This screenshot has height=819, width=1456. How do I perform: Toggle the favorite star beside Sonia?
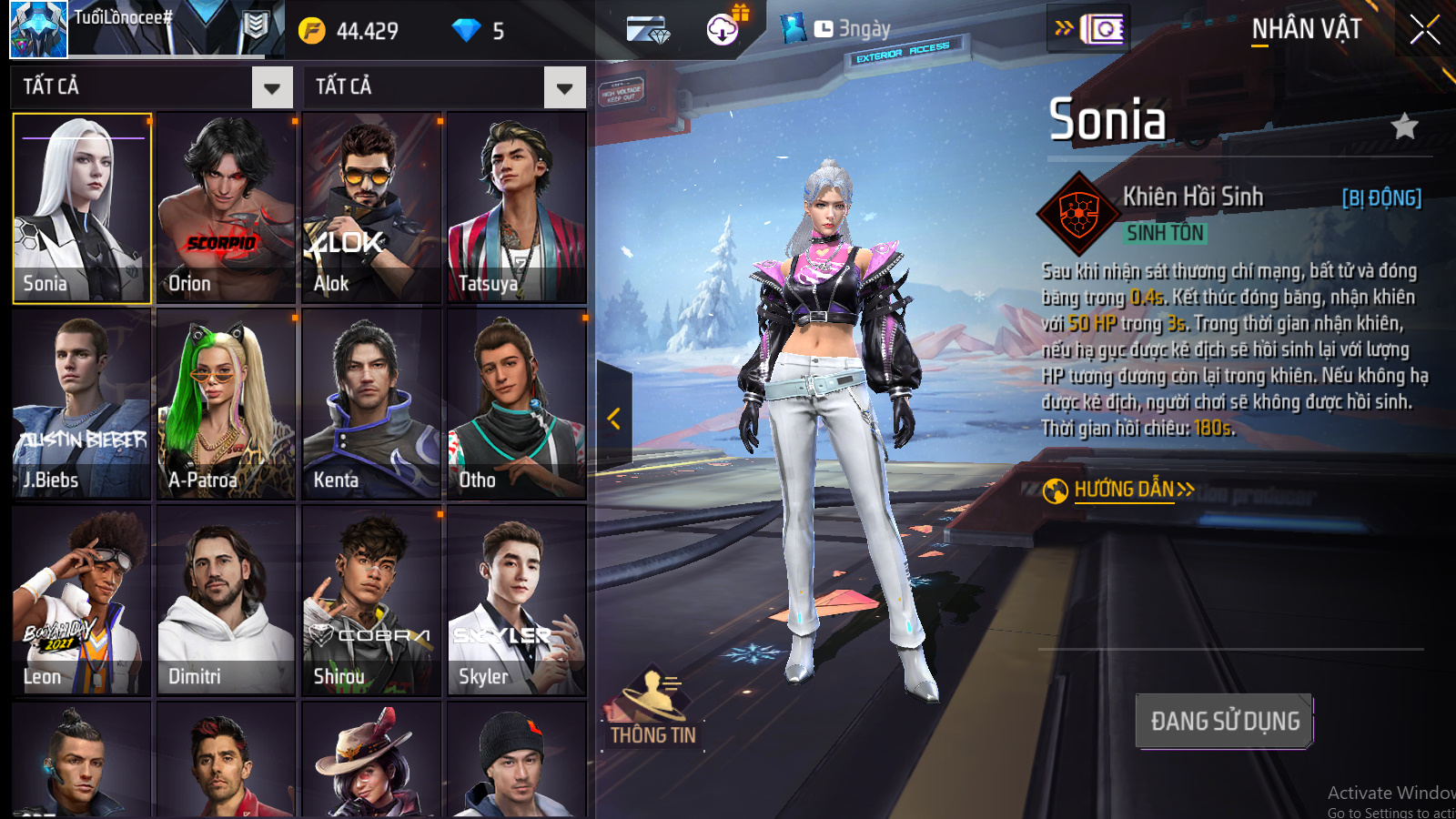click(1405, 126)
